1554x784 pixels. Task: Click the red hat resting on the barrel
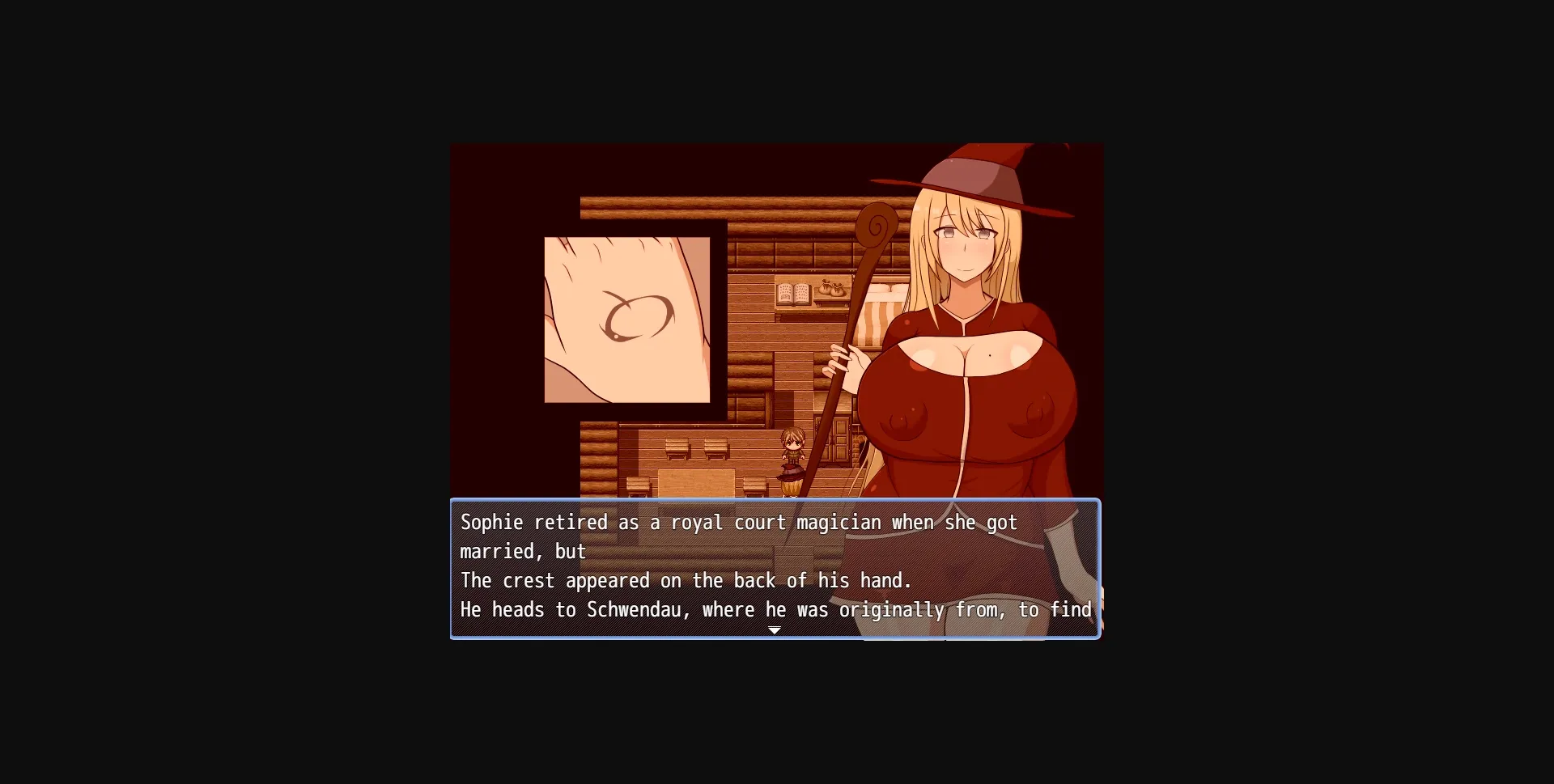click(x=791, y=471)
